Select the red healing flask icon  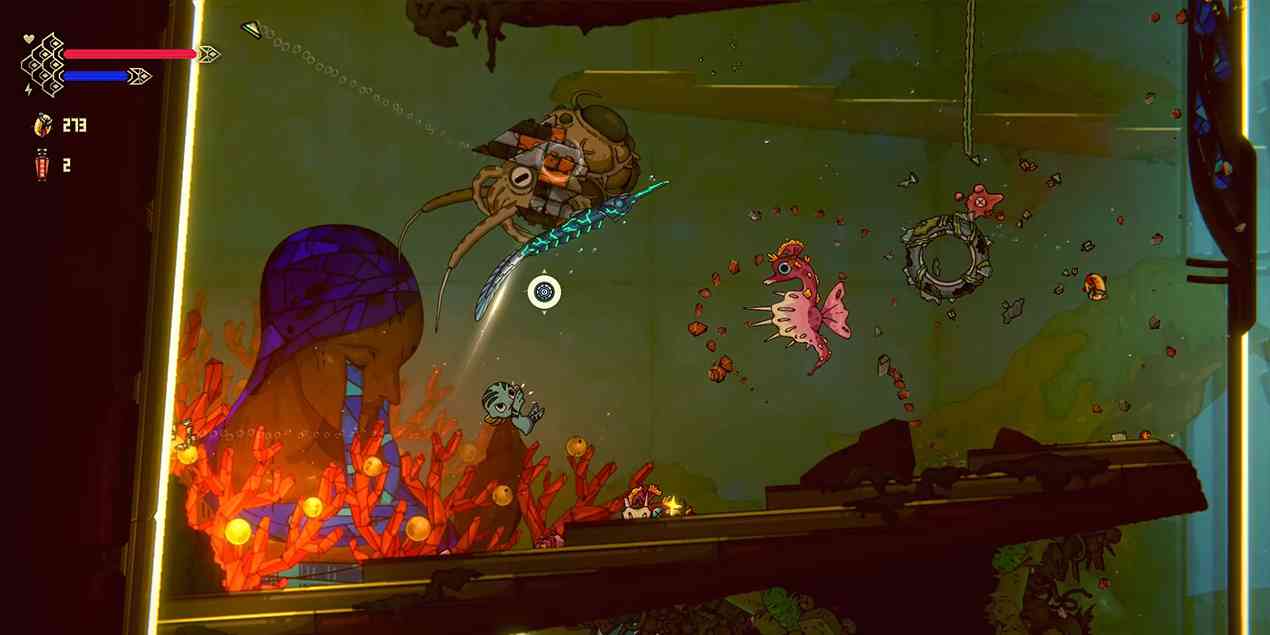point(41,165)
